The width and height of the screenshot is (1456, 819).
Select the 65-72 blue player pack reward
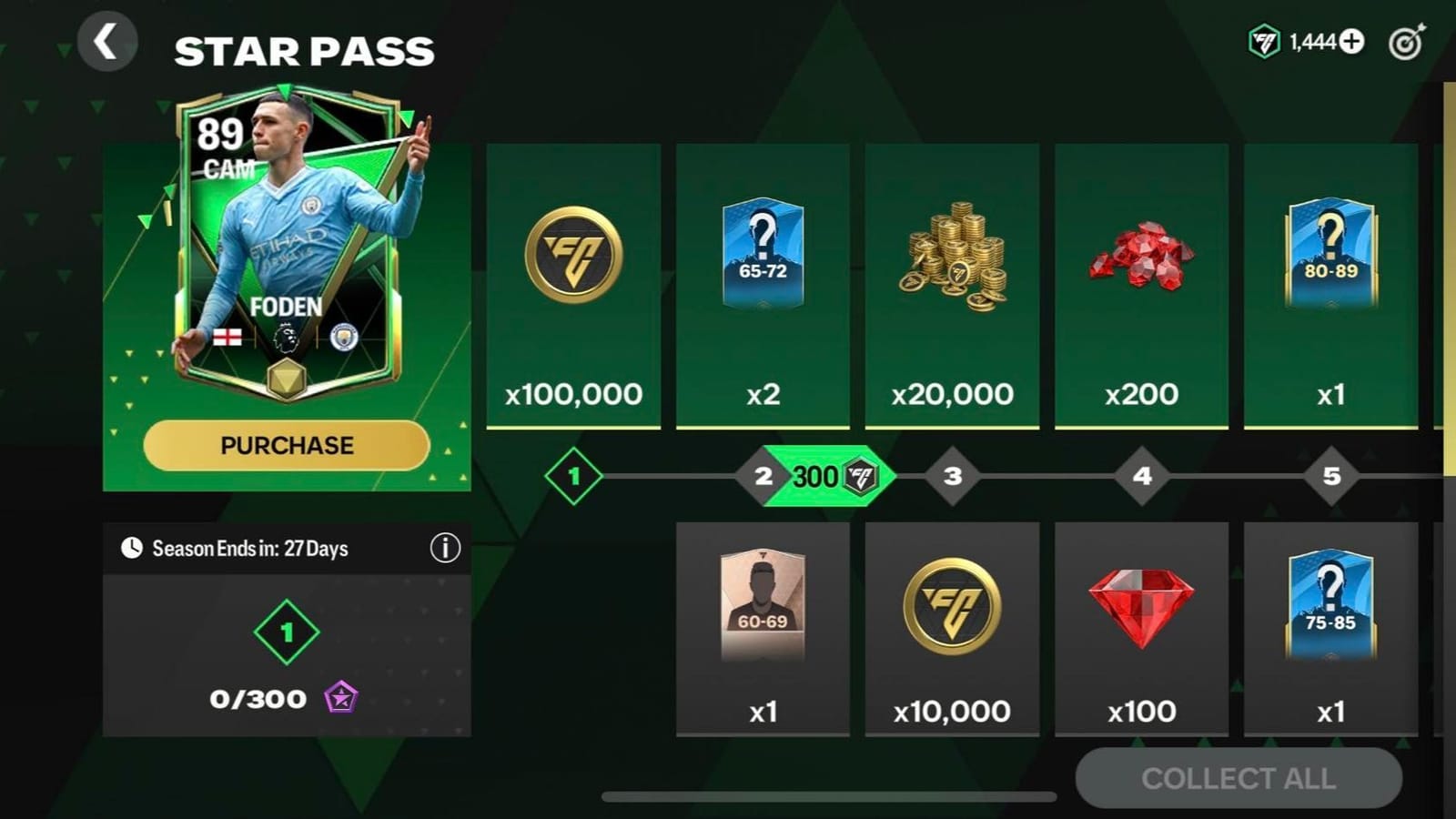pyautogui.click(x=763, y=259)
